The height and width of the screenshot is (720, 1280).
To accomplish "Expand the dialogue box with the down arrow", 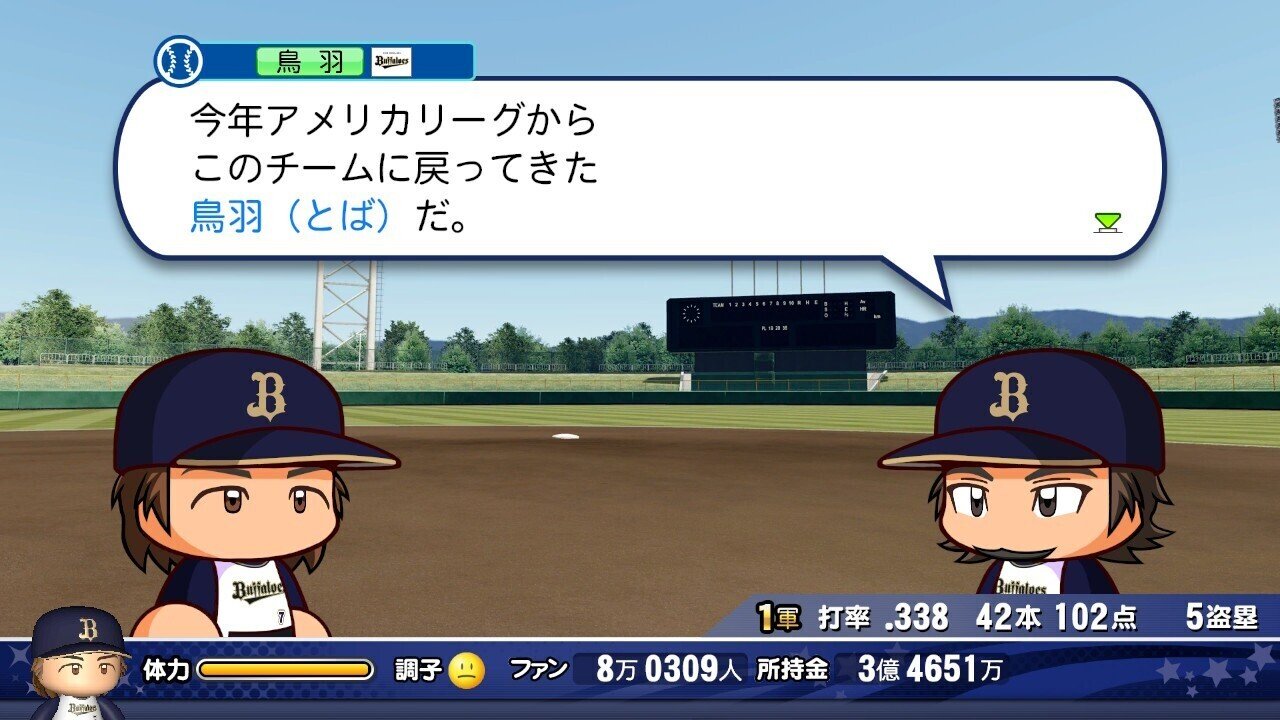I will coord(1109,223).
